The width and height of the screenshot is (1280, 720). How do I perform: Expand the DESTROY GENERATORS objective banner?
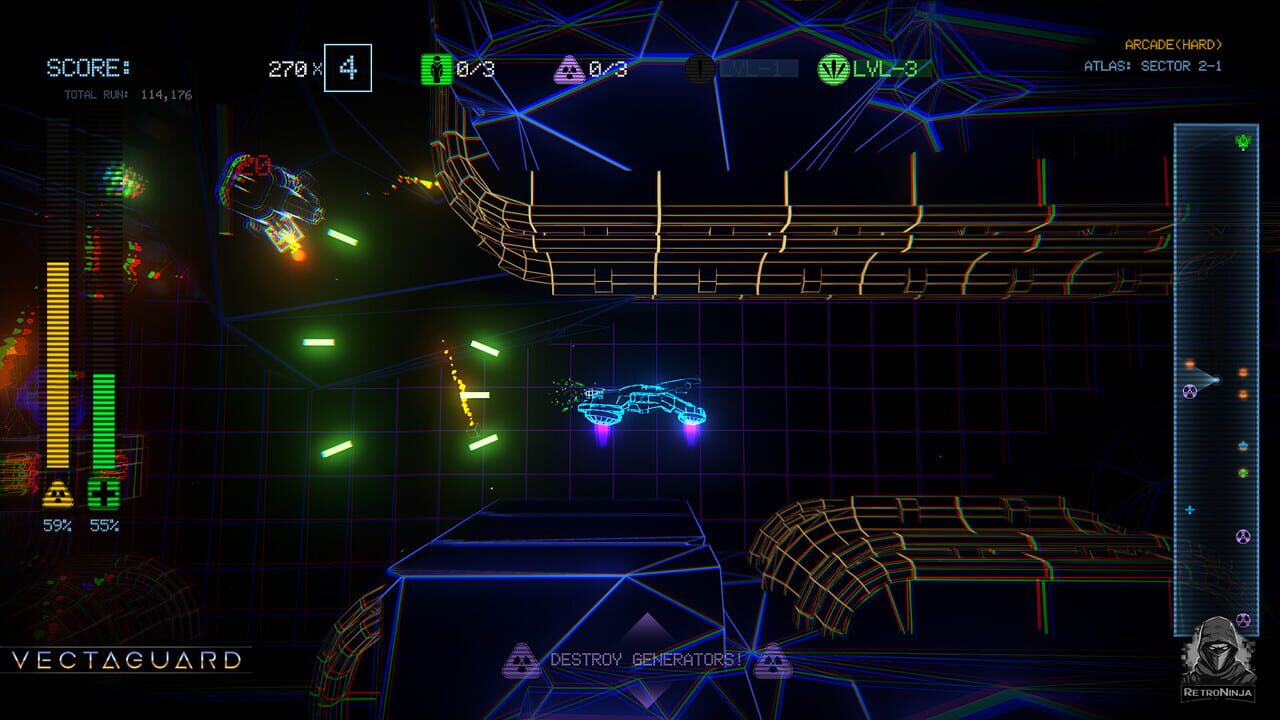(x=646, y=662)
